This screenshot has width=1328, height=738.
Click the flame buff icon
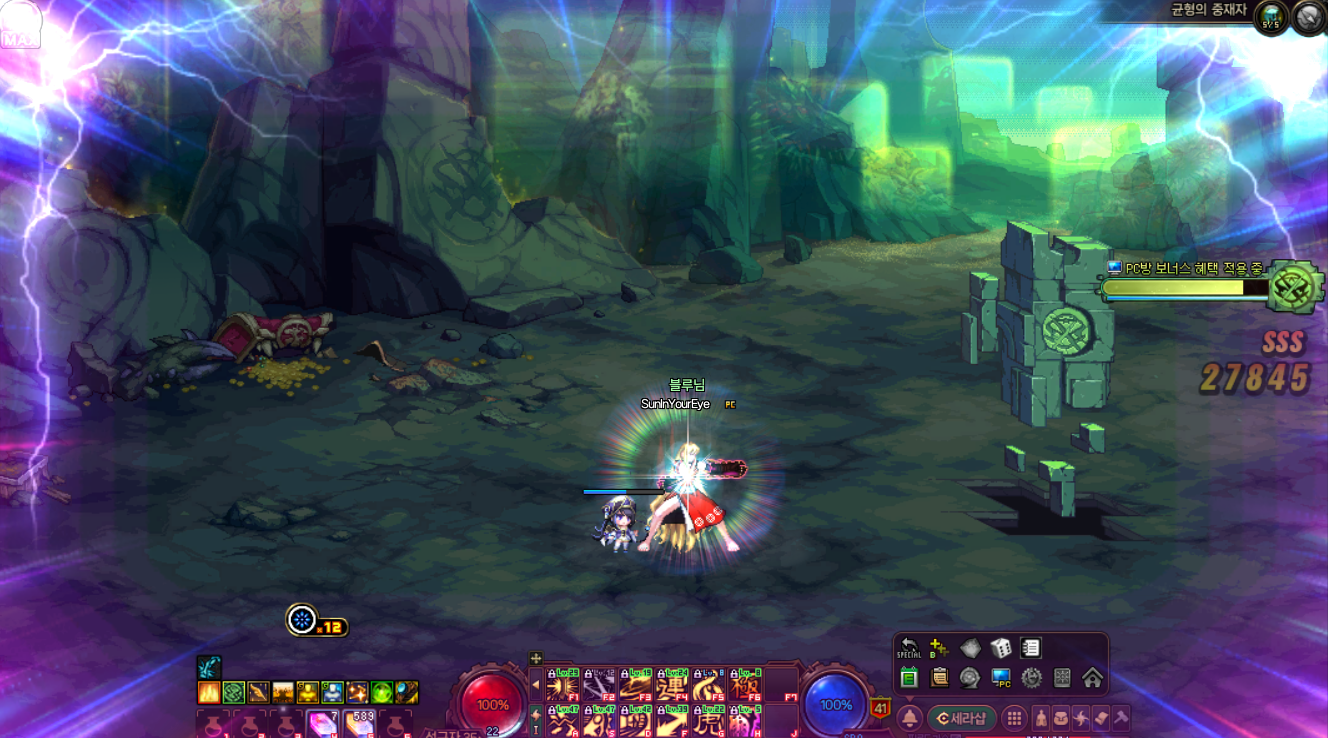(x=209, y=692)
